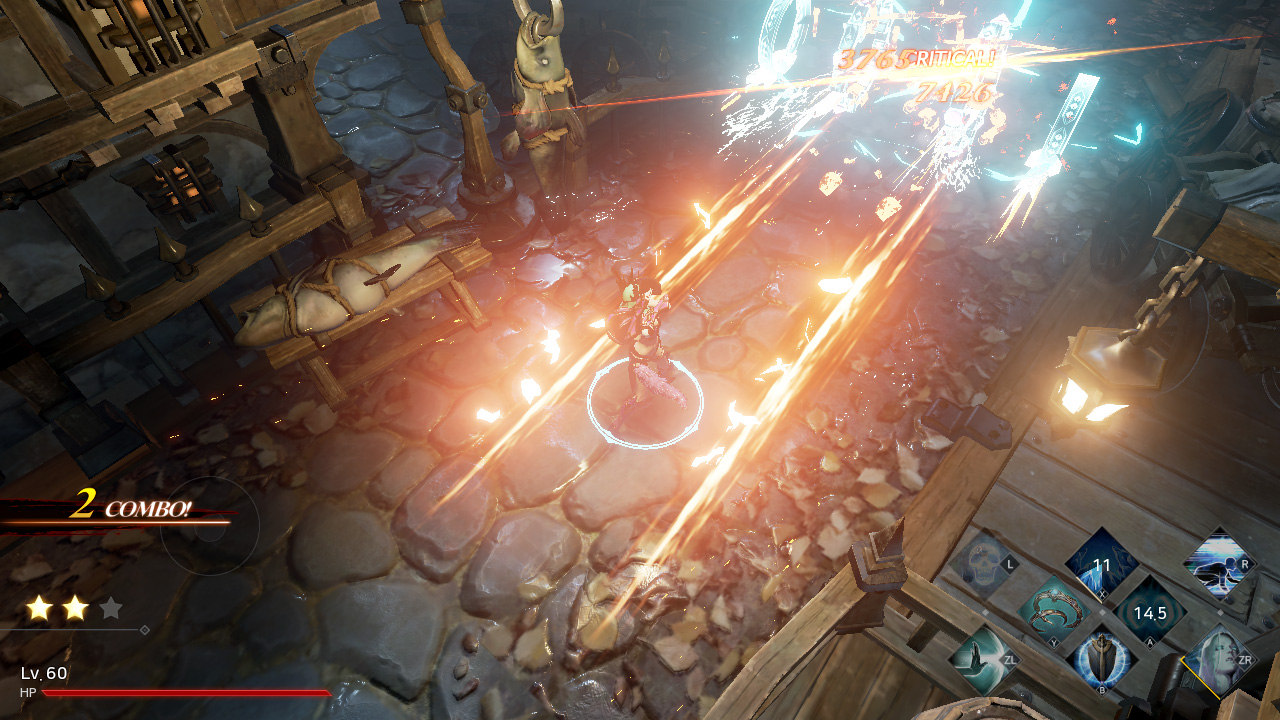The width and height of the screenshot is (1280, 720).
Task: Click the Lv. 60 level label
Action: 43,673
